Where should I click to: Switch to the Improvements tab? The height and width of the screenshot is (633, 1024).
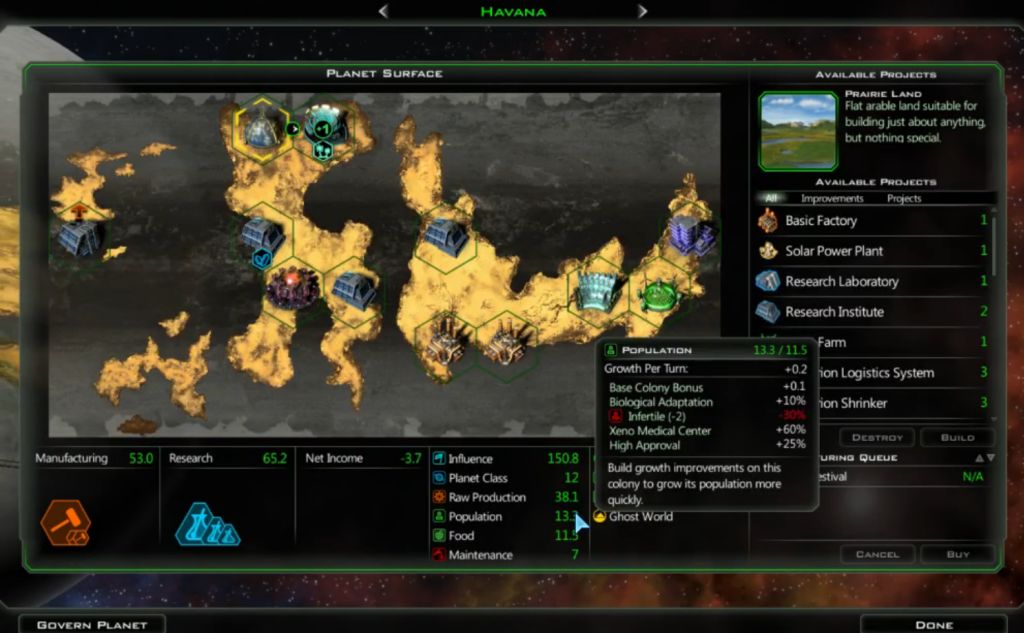(x=832, y=199)
